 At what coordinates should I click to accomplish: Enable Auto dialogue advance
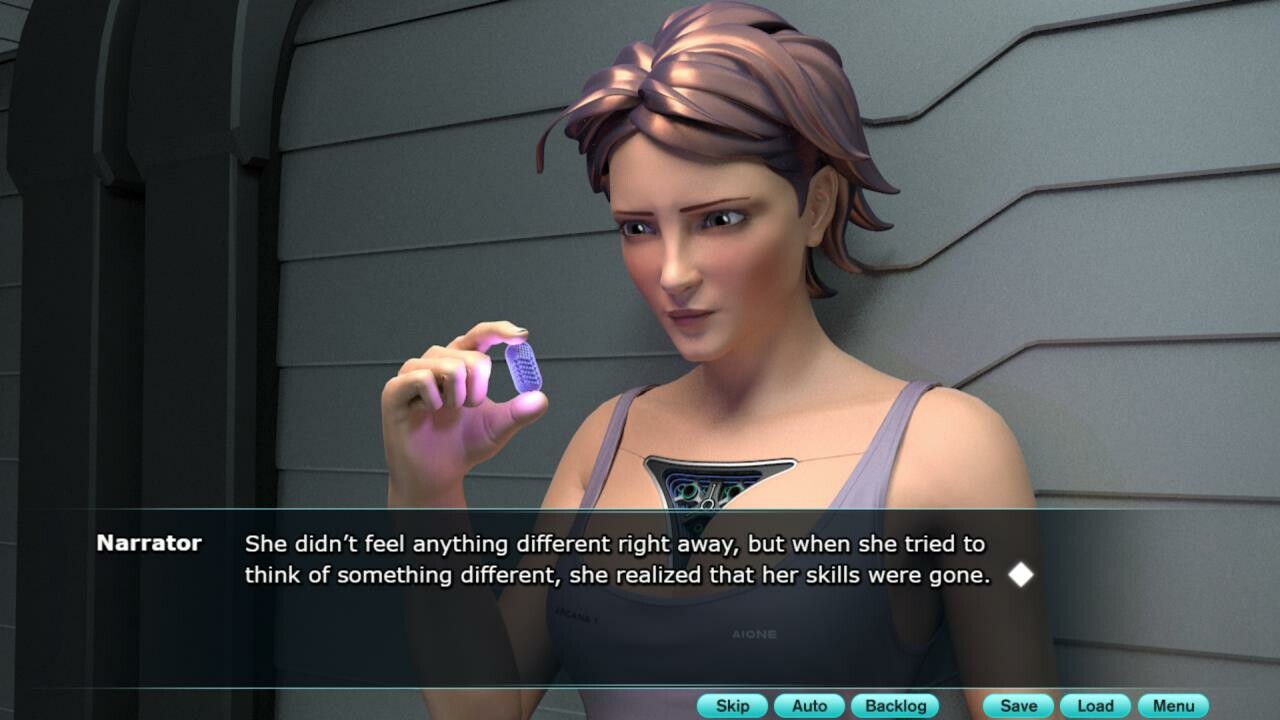pos(809,706)
